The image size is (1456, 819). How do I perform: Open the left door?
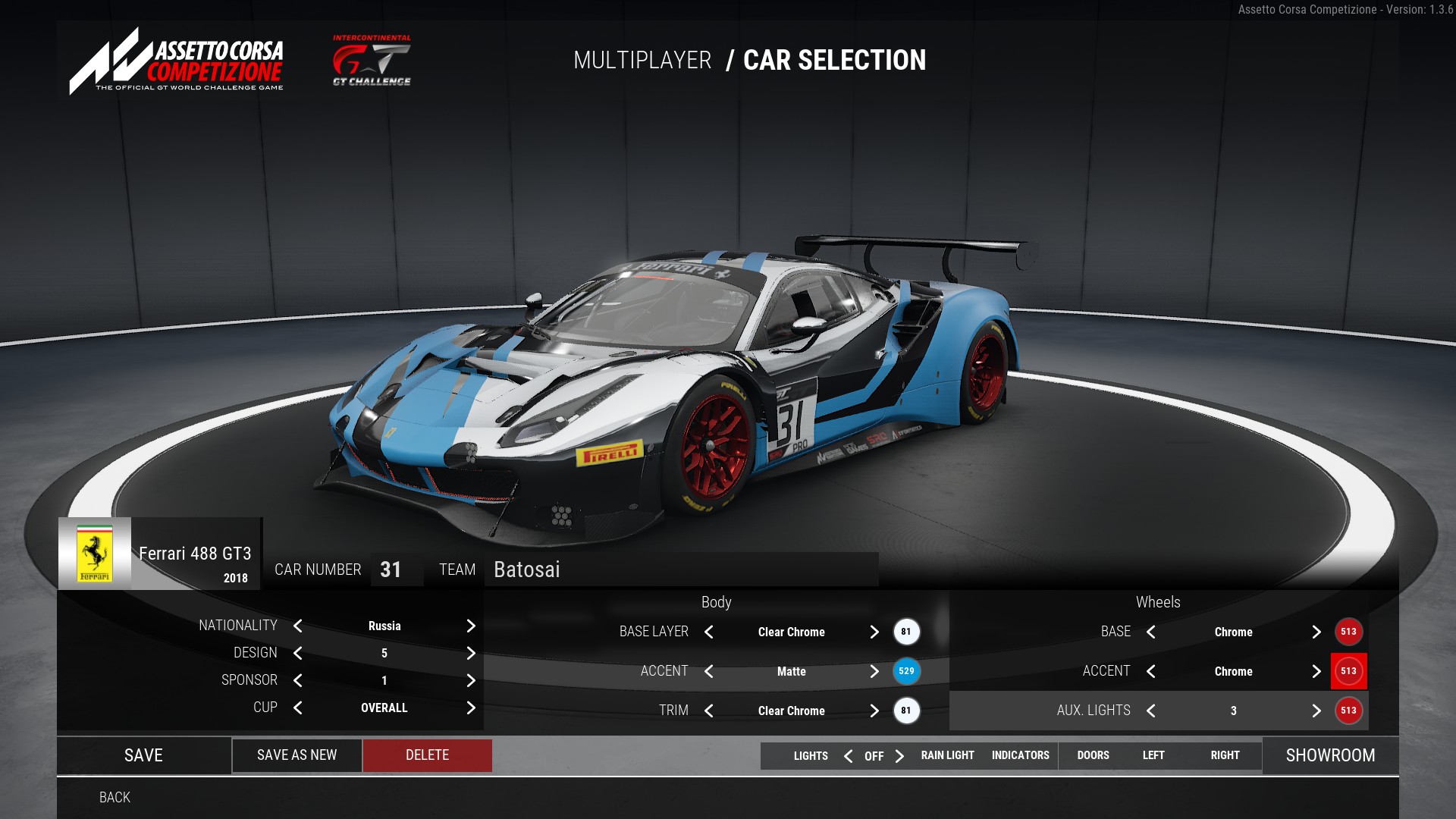(1153, 755)
